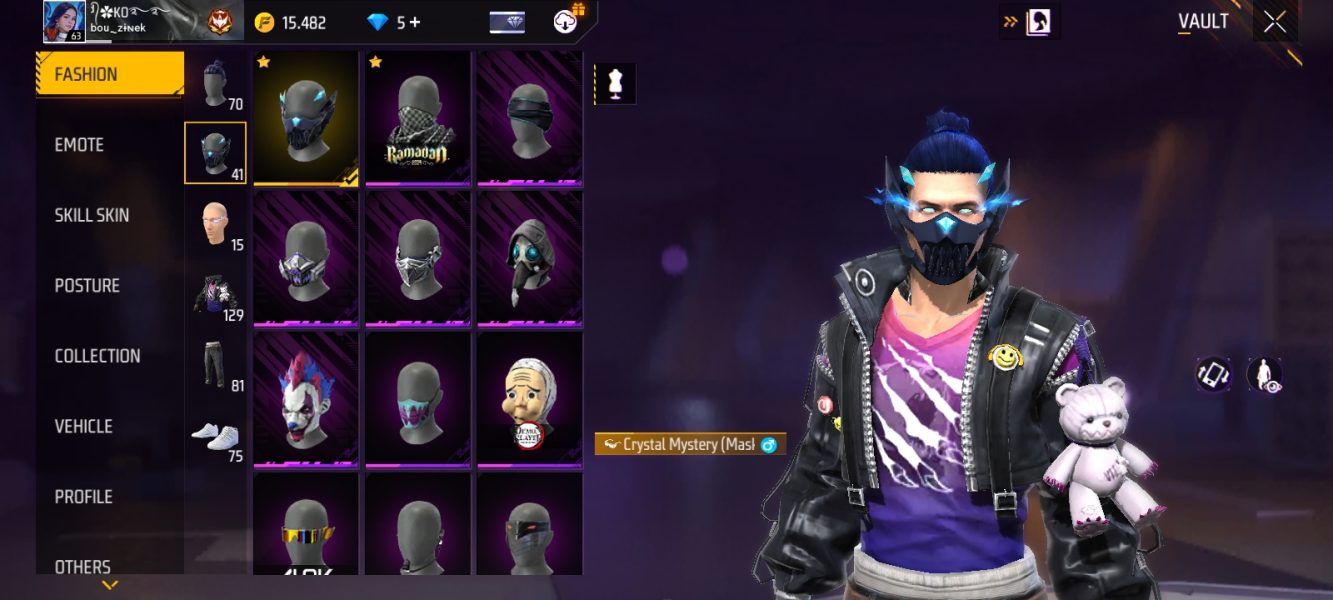Select the Ramadan checkered mask

(x=417, y=117)
